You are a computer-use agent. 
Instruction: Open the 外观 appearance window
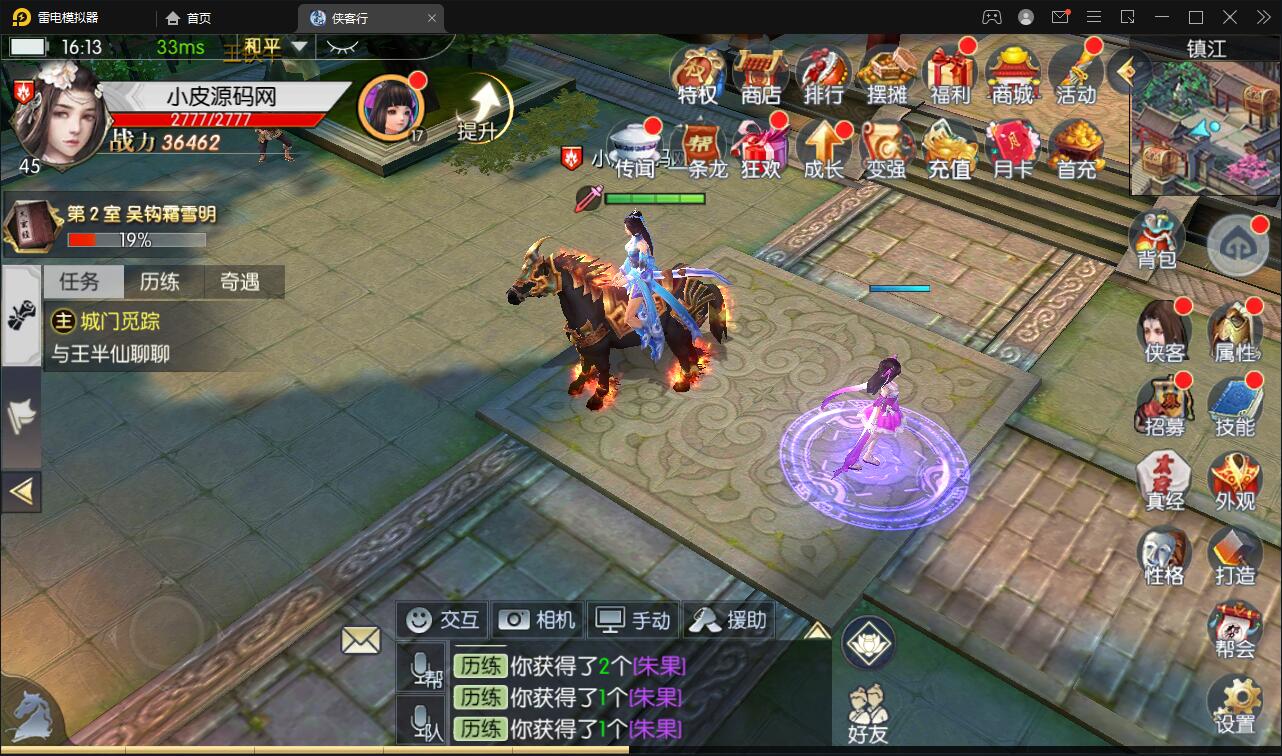[x=1236, y=478]
